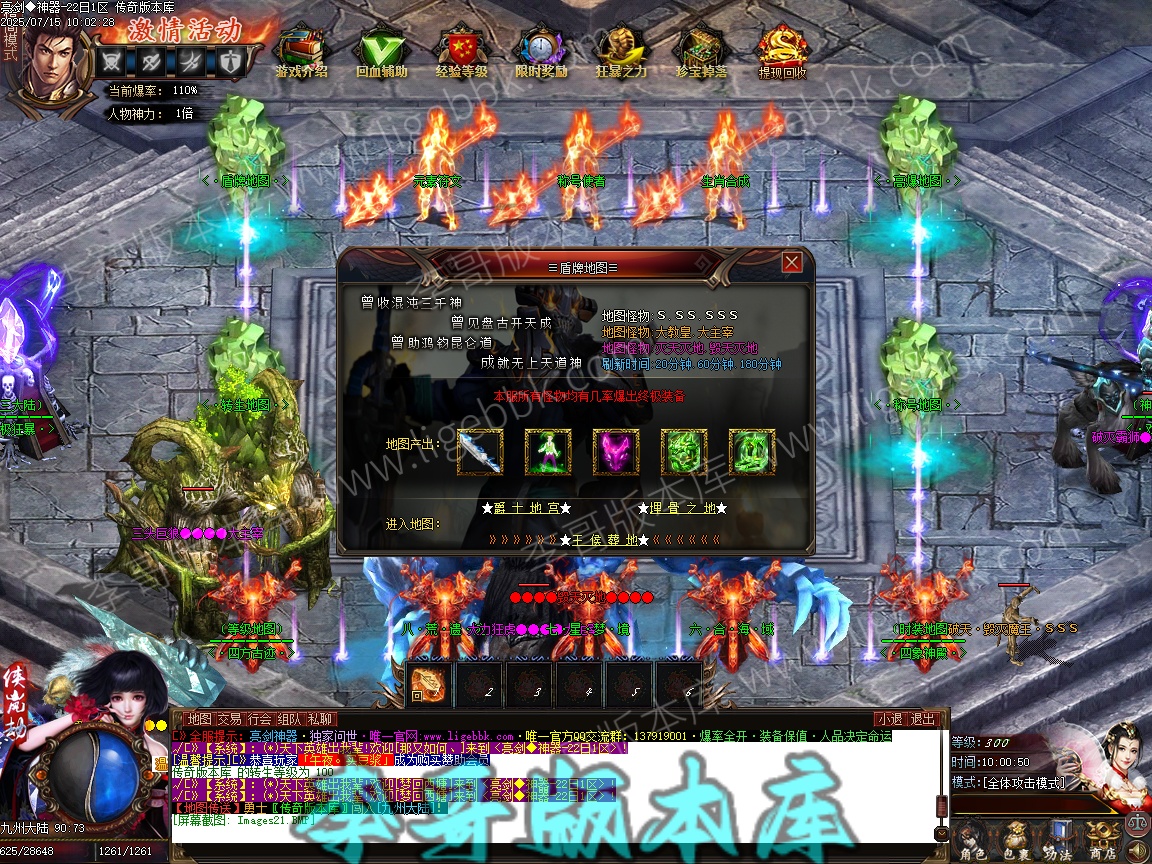Close the 盾牌地图 dialog window
This screenshot has height=864, width=1152.
coord(792,262)
